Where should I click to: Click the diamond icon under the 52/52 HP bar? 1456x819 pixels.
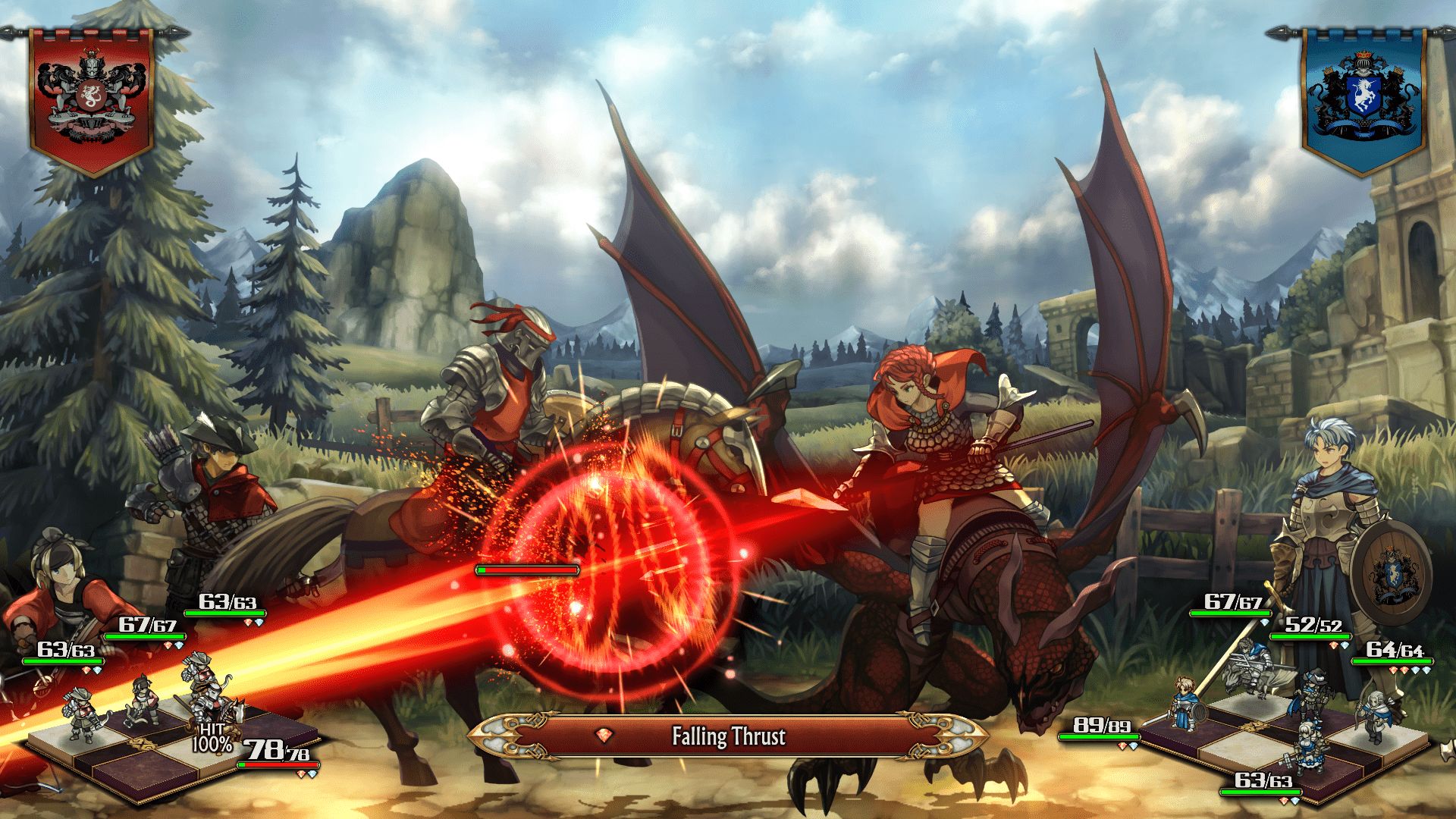(x=1345, y=645)
